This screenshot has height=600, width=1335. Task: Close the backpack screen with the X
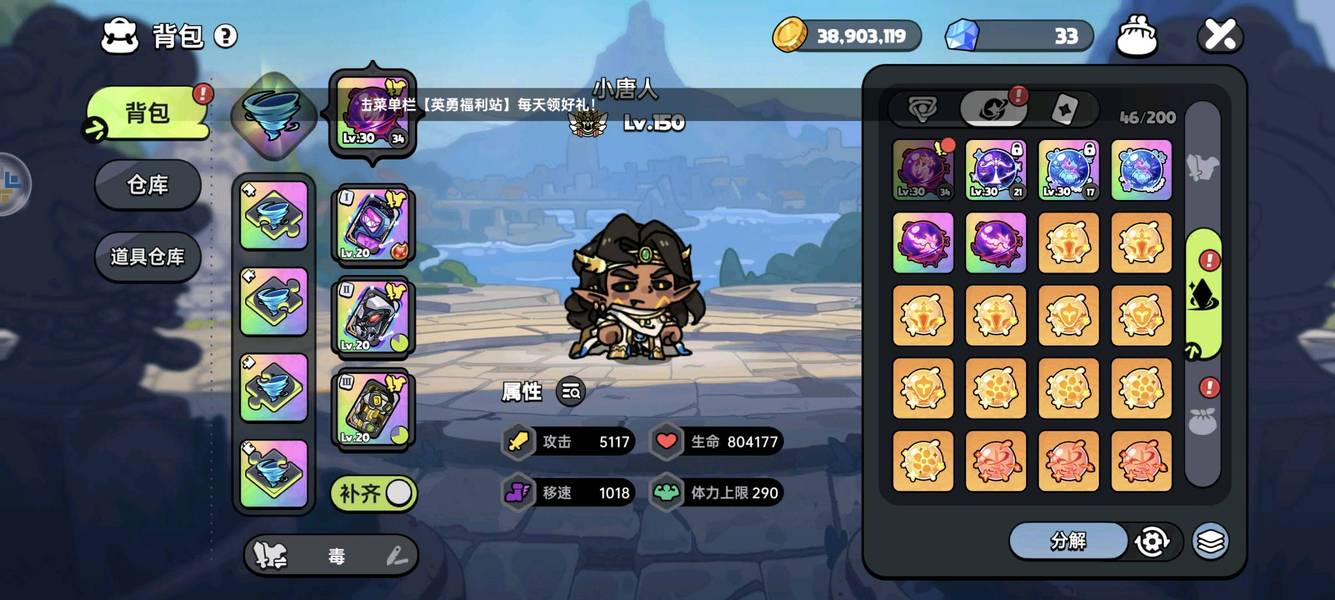pos(1220,37)
